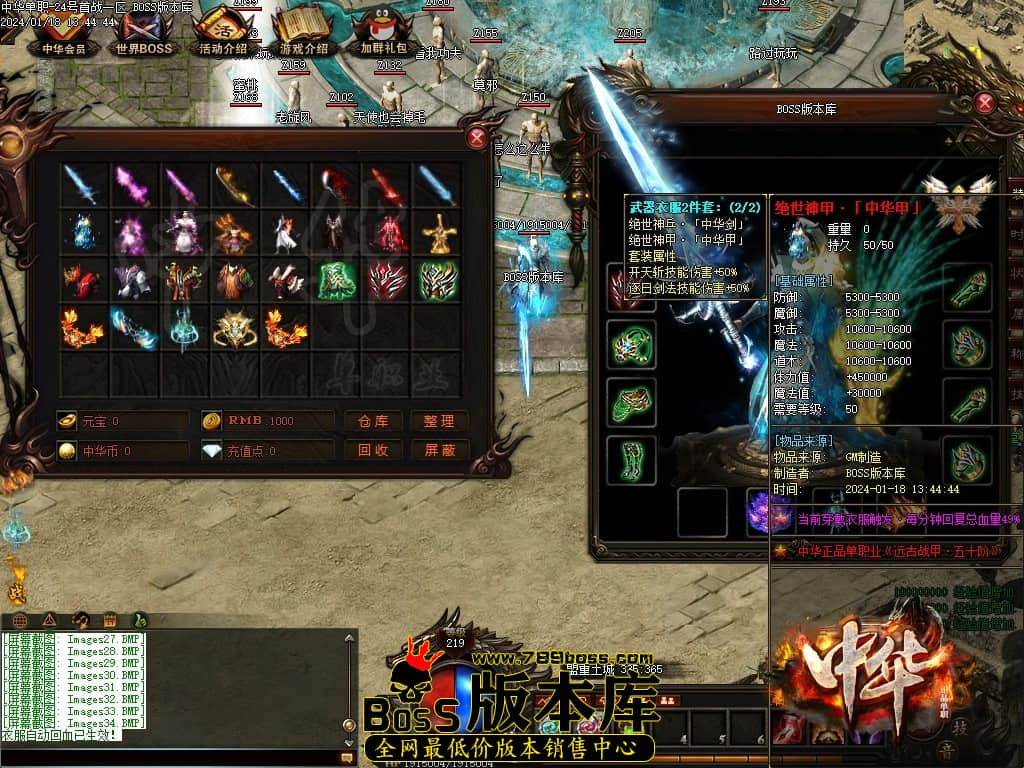The width and height of the screenshot is (1024, 768).
Task: Click the globe chat channel icon
Action: [20, 620]
